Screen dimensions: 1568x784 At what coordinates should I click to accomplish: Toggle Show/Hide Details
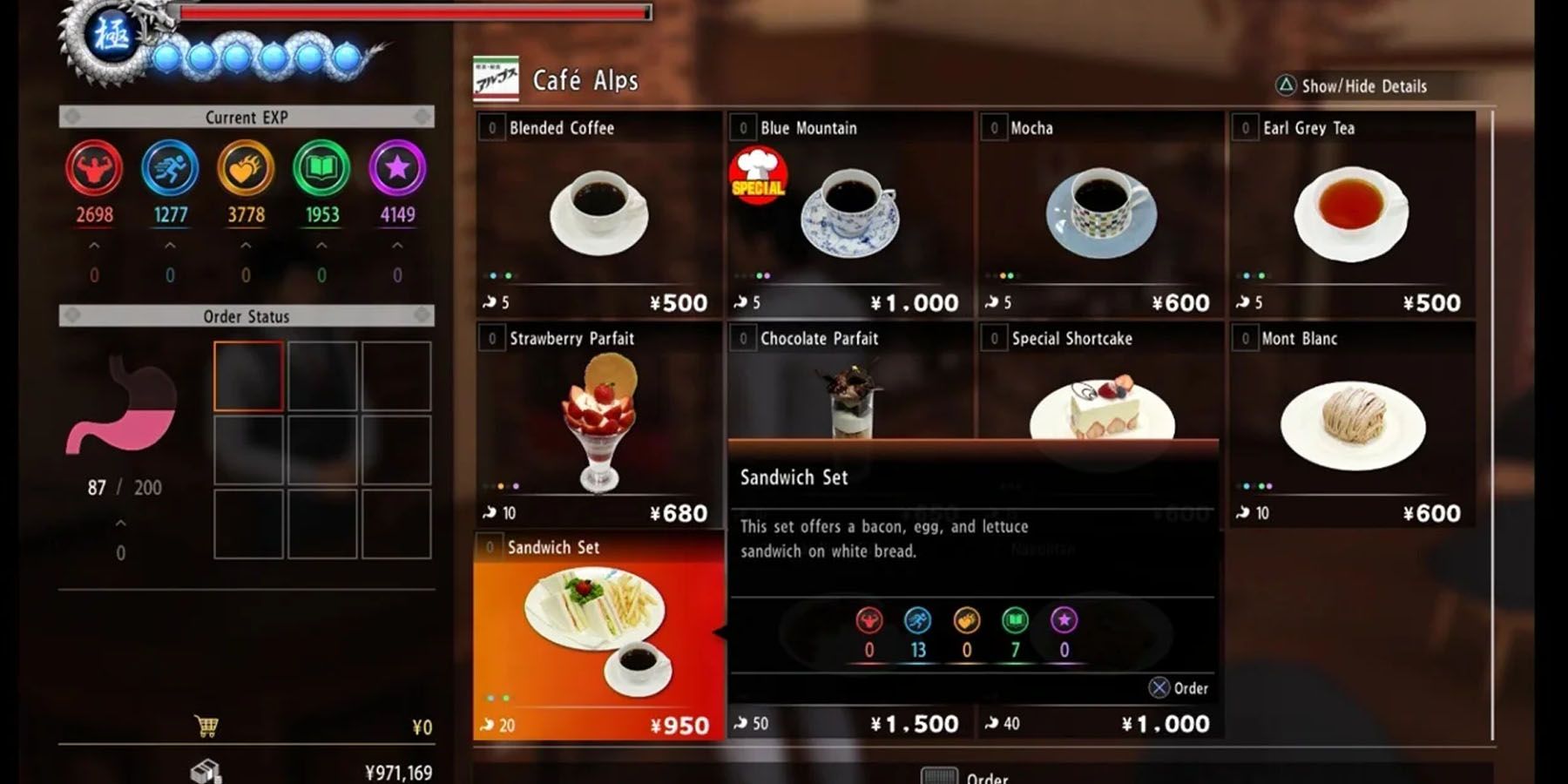[x=1350, y=86]
